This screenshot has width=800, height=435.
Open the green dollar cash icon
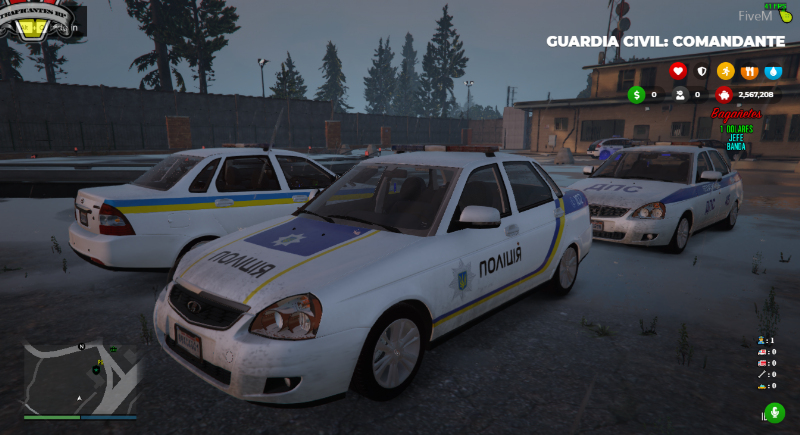tap(636, 95)
